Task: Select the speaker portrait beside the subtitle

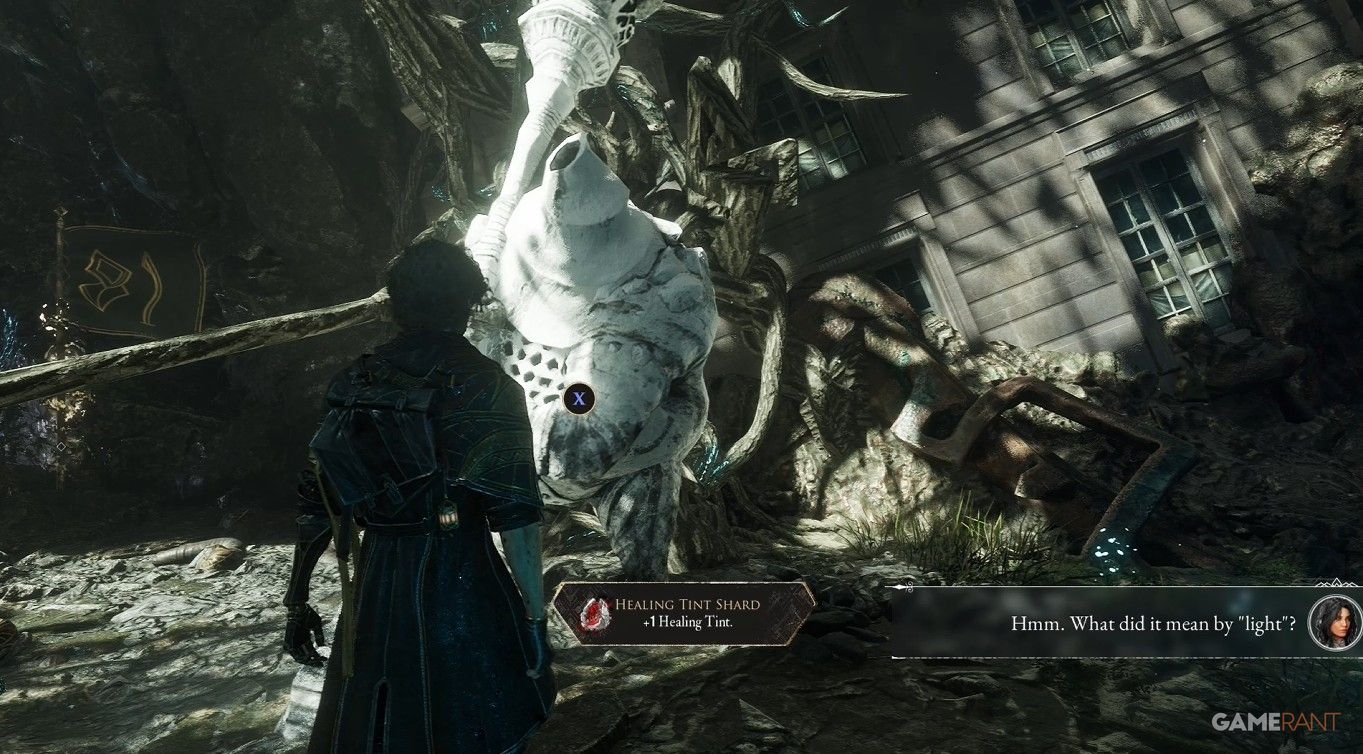Action: (1334, 623)
